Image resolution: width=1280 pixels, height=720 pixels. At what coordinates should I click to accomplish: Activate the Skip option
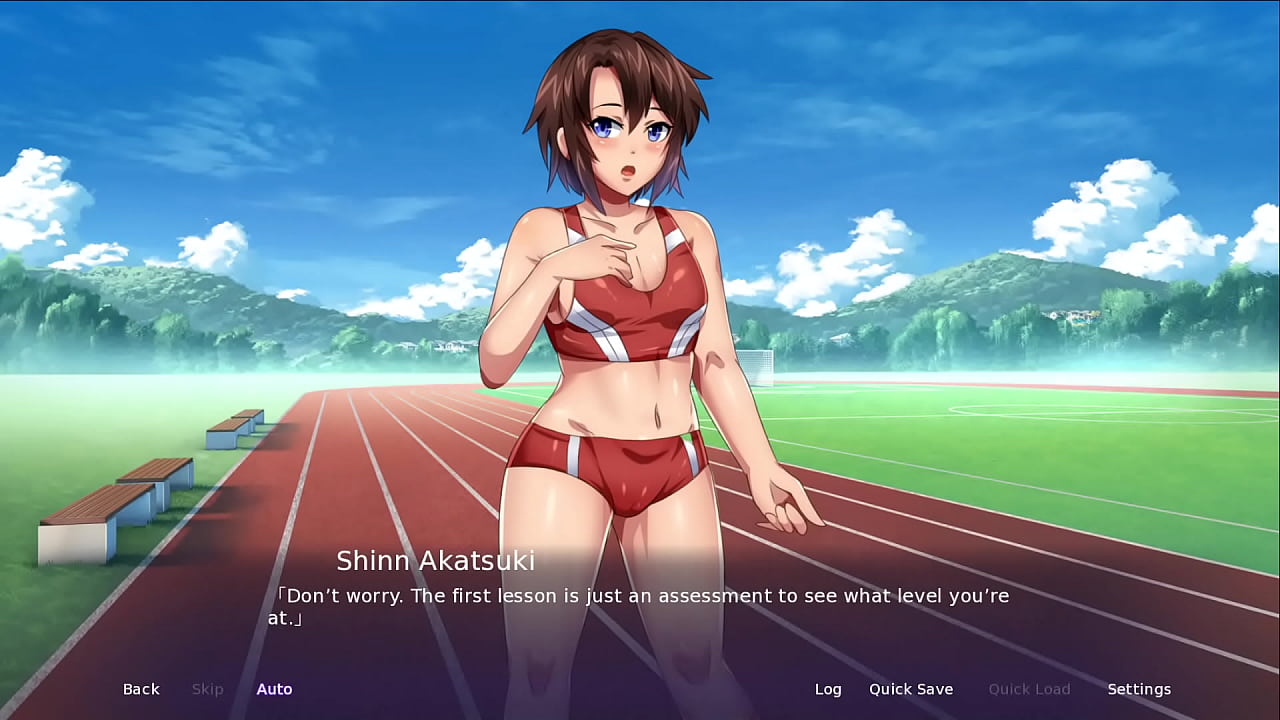pyautogui.click(x=207, y=689)
